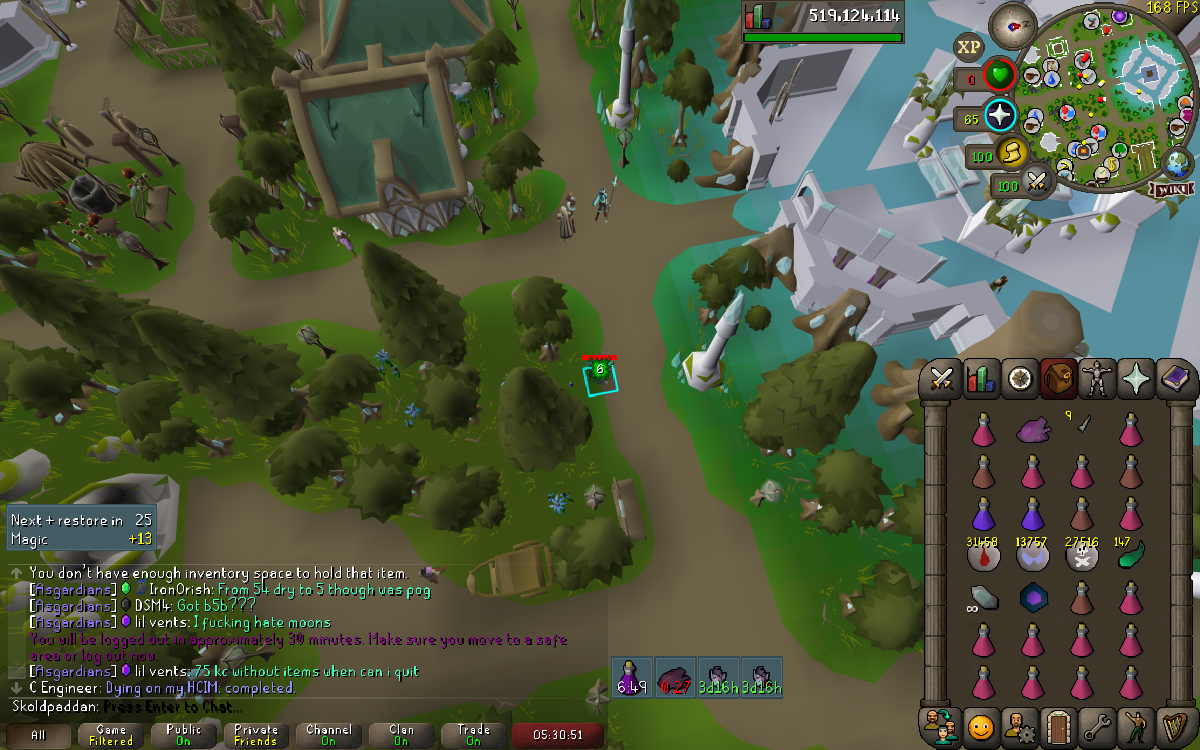
Task: Click the compass to face north
Action: 1012,25
